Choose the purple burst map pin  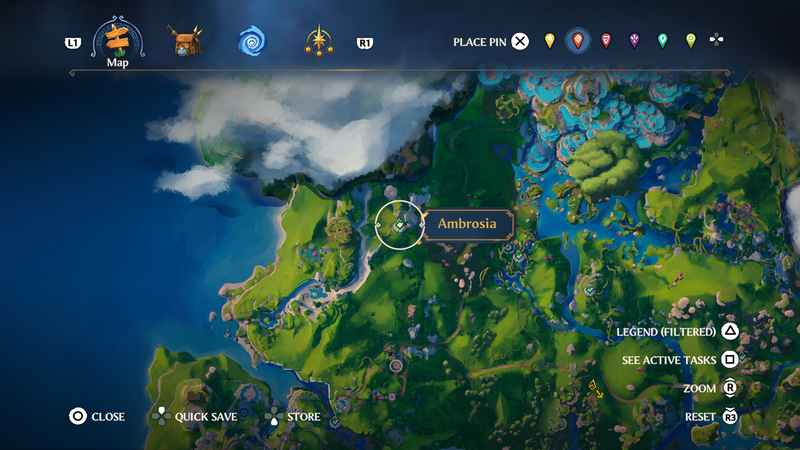tap(634, 41)
